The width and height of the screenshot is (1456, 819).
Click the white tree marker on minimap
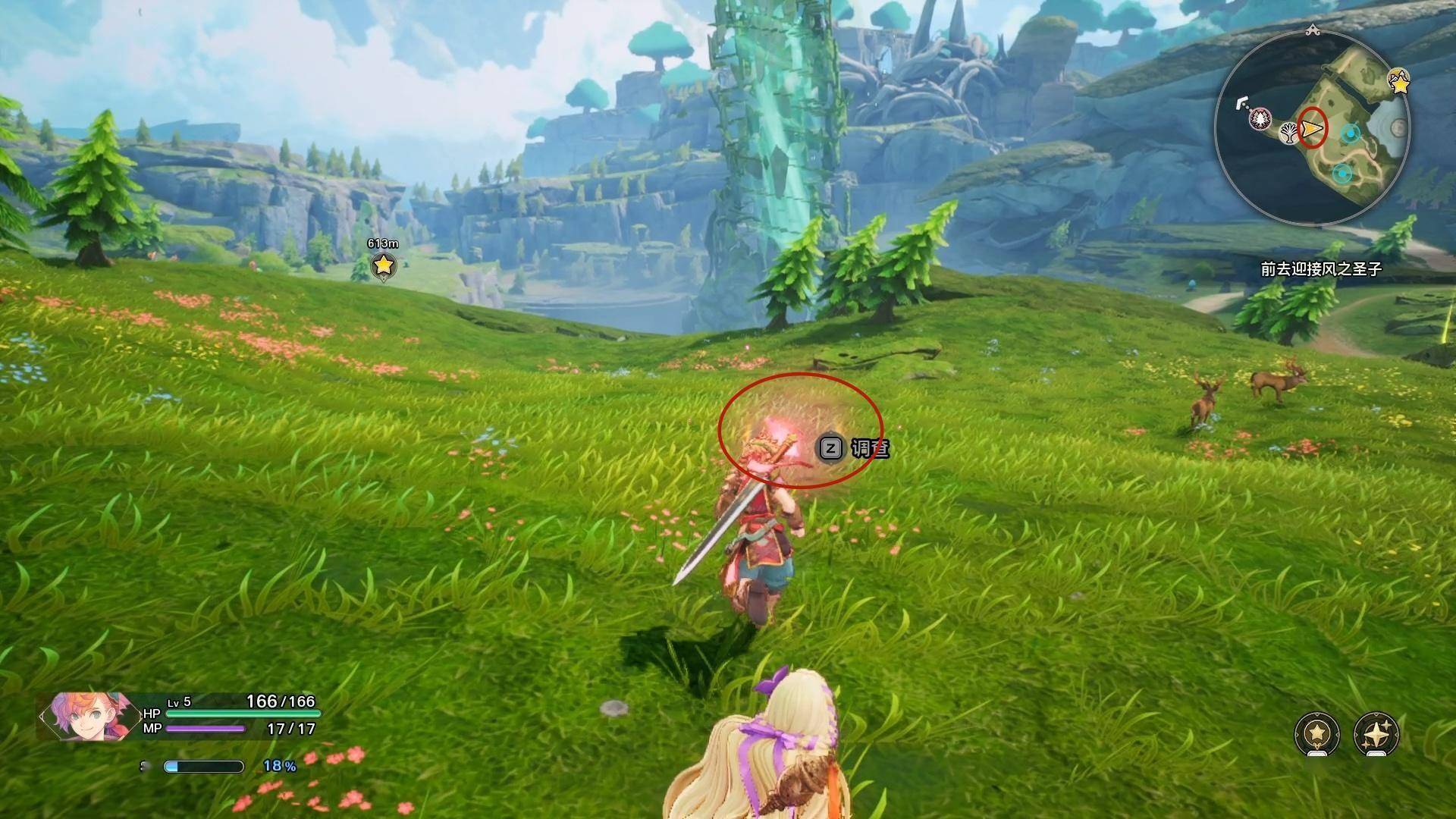click(x=1288, y=135)
